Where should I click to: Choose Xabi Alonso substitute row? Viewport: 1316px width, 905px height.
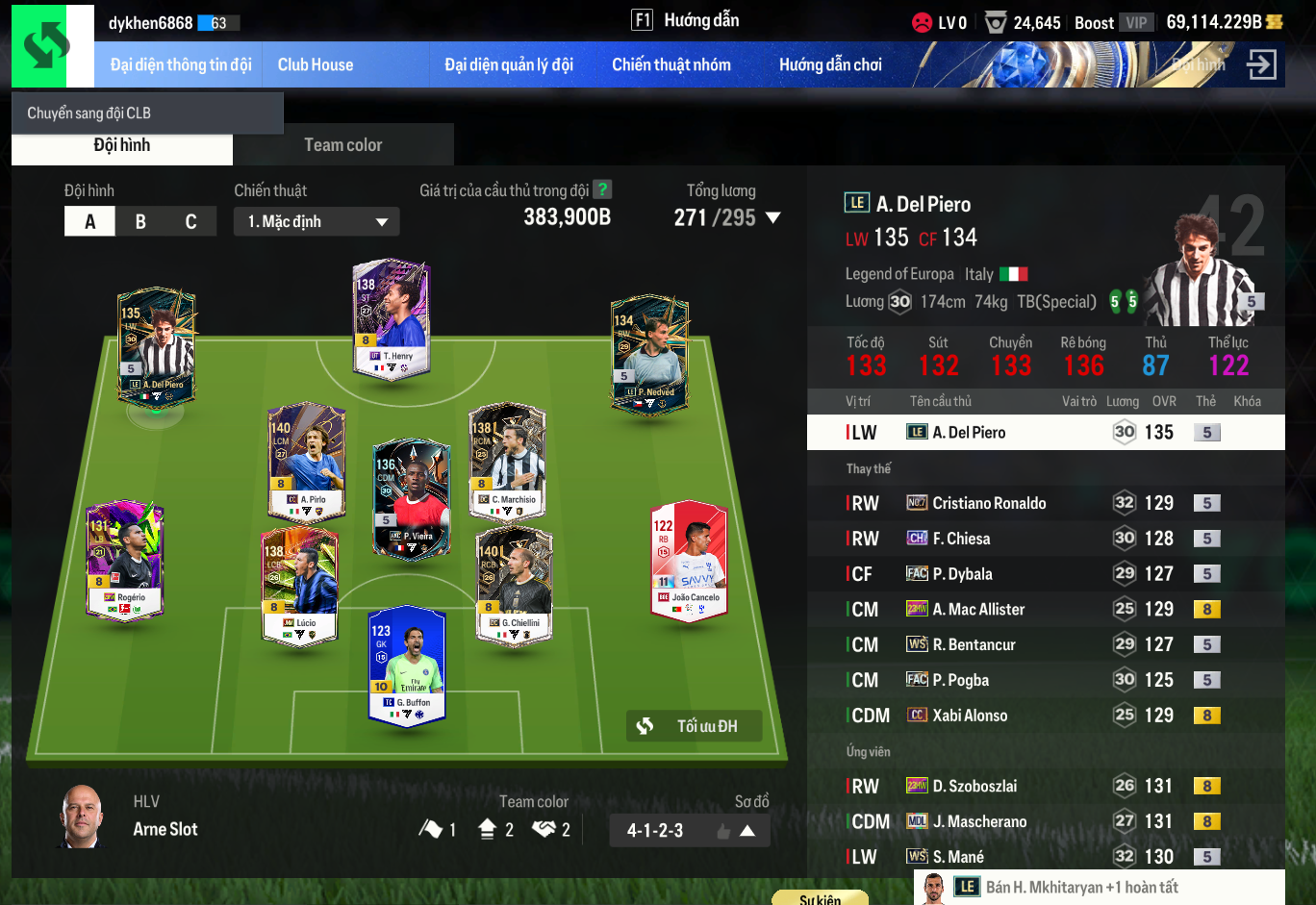pyautogui.click(x=970, y=716)
